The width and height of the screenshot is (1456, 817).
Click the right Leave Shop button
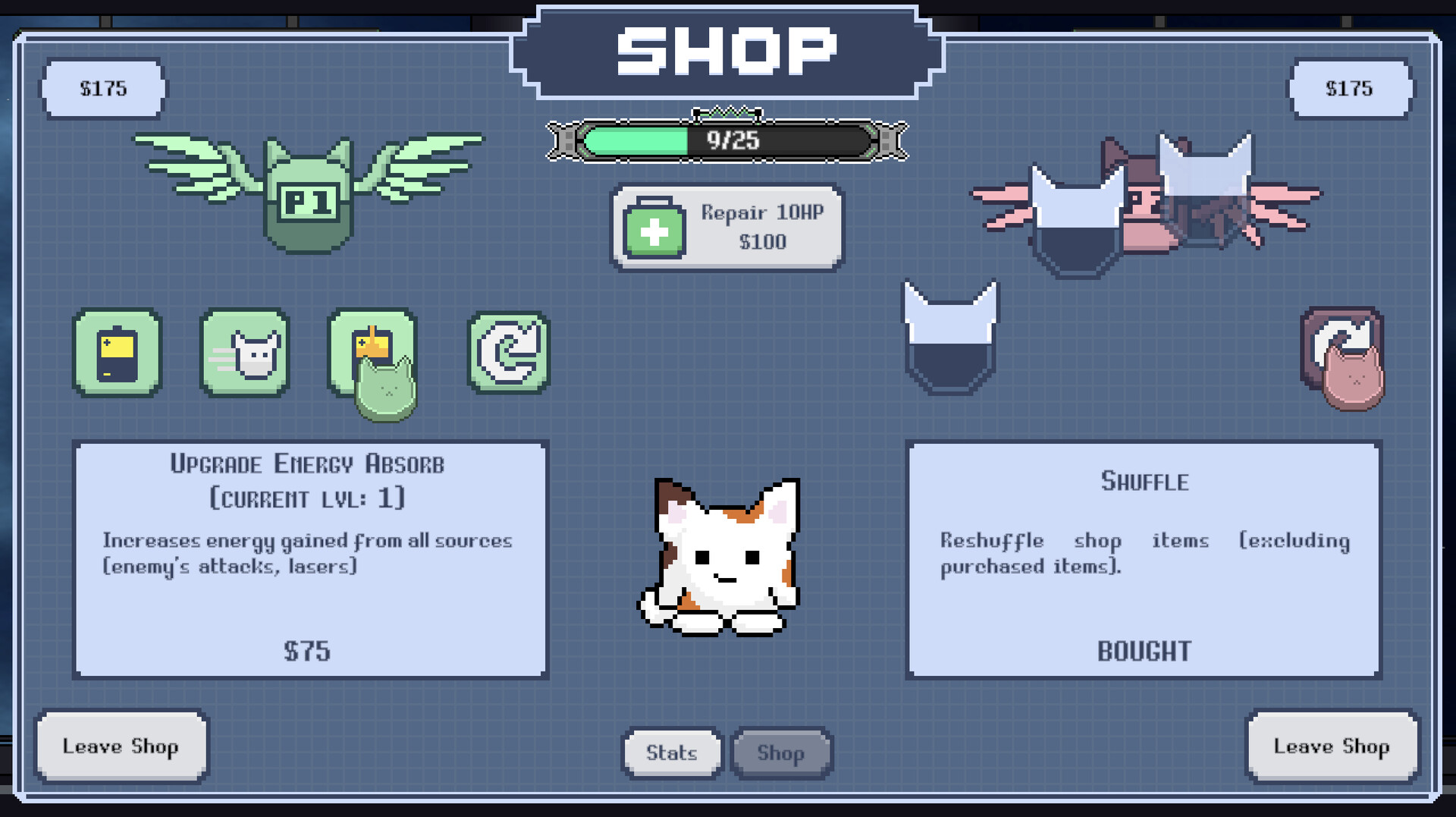click(1332, 746)
